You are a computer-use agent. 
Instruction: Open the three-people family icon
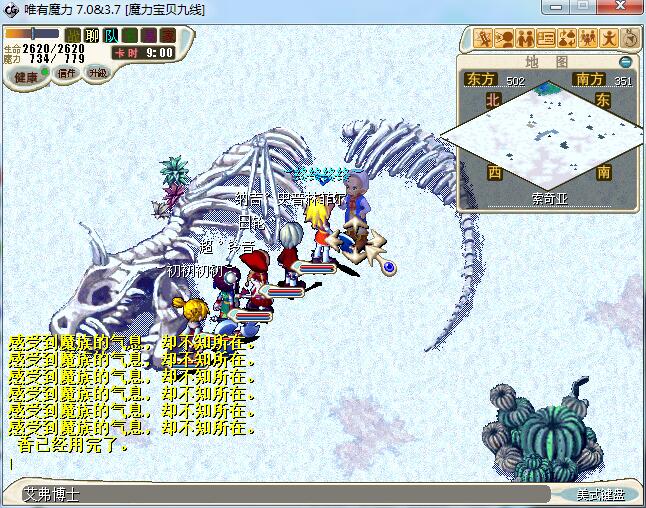(588, 39)
